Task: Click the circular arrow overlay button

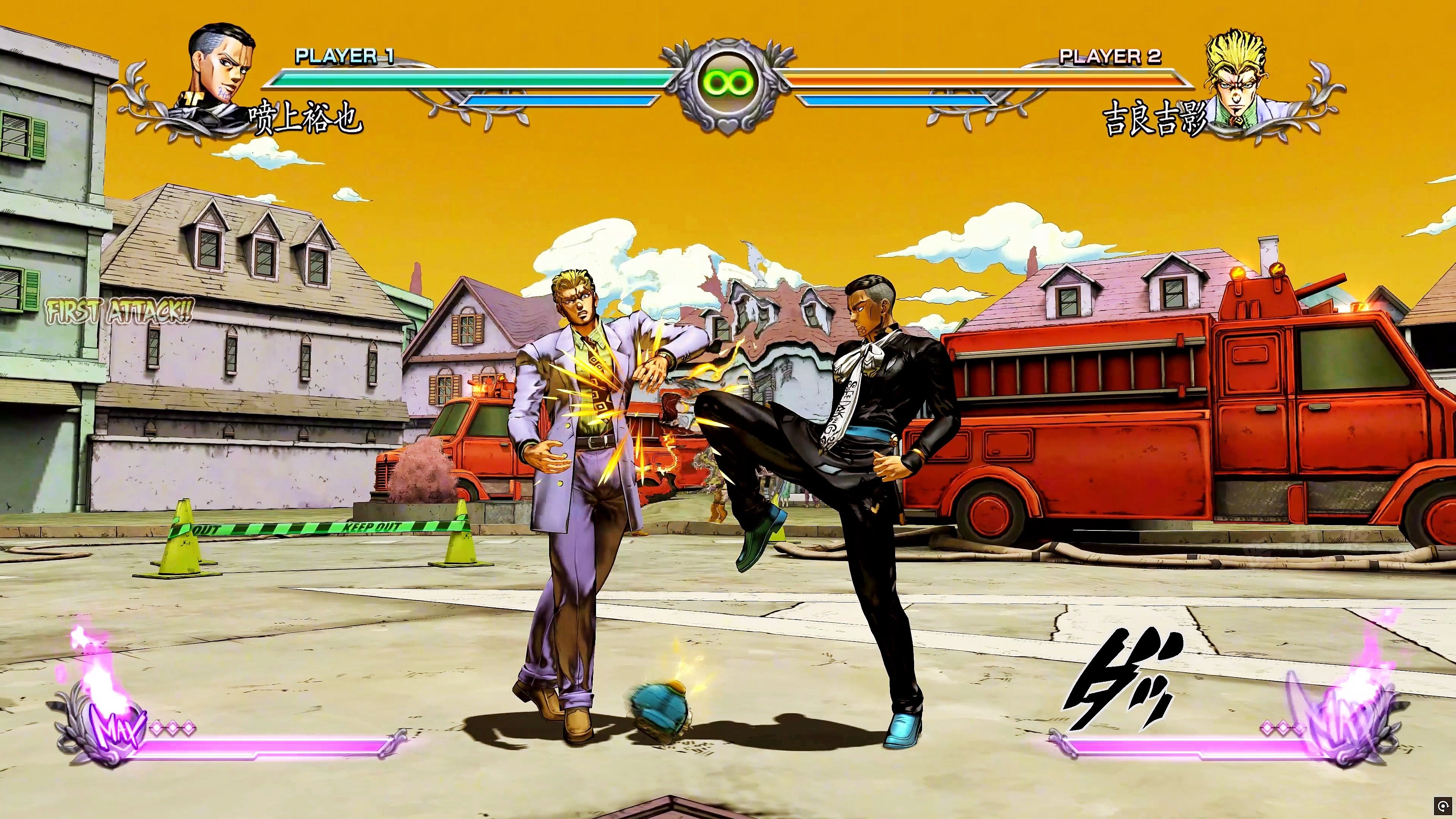Action: 1444,807
